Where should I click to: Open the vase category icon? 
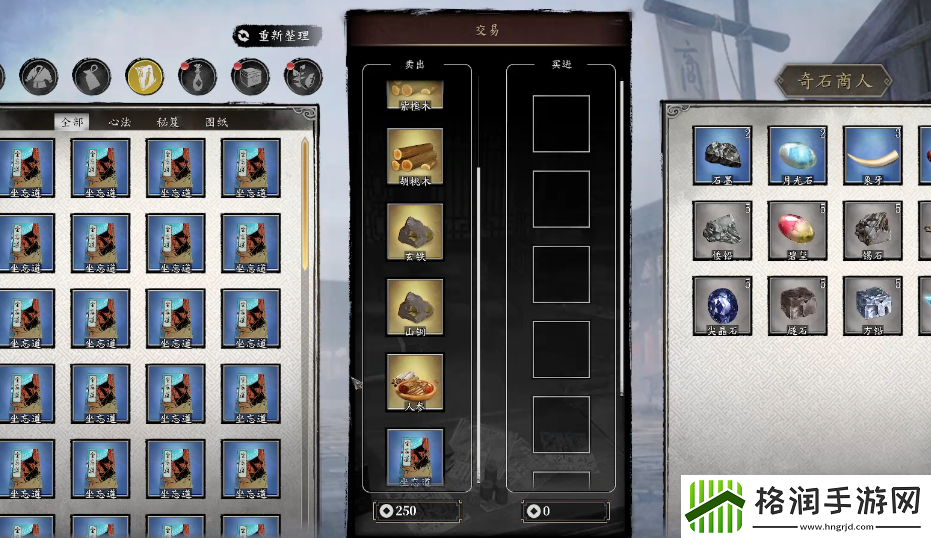pos(197,75)
